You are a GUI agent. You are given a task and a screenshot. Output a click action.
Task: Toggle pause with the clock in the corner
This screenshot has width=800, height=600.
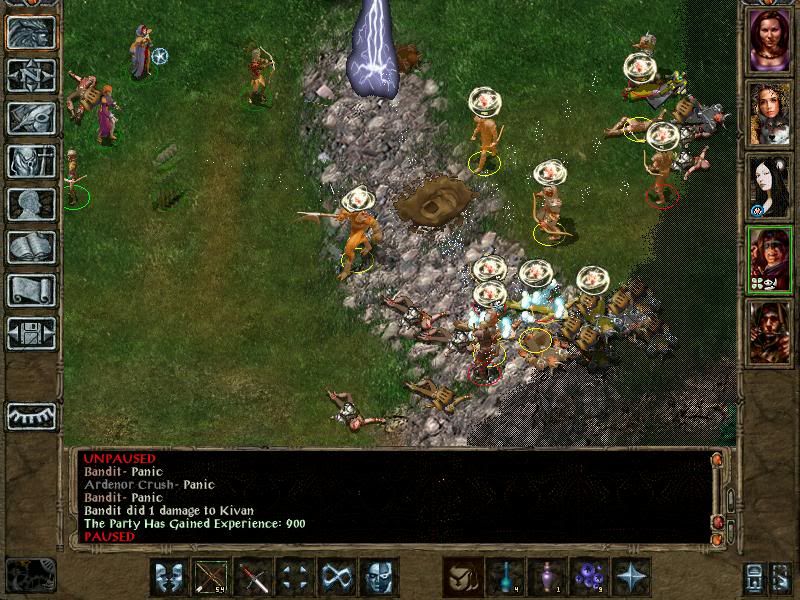pyautogui.click(x=28, y=575)
